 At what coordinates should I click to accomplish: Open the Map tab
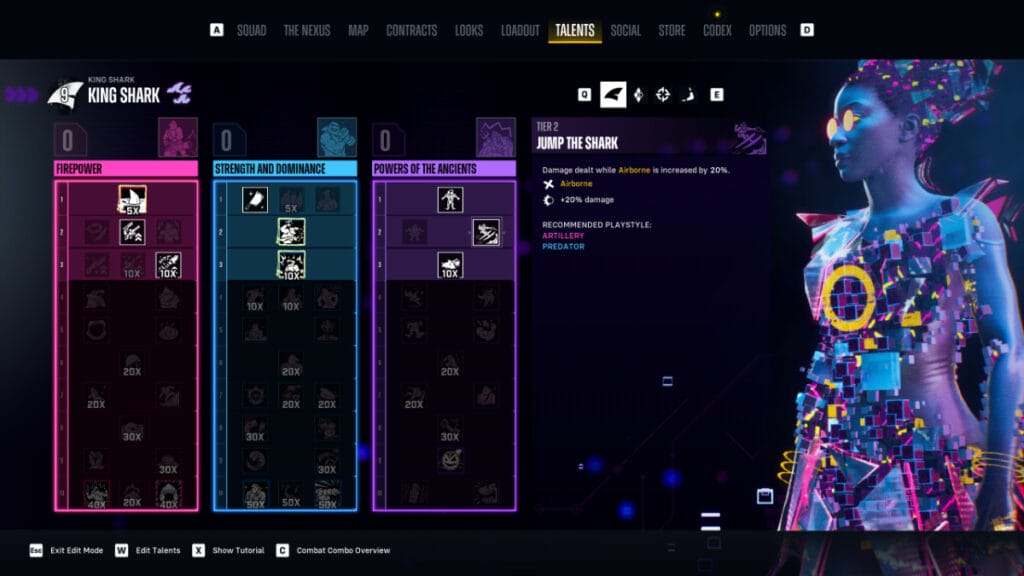[x=358, y=30]
